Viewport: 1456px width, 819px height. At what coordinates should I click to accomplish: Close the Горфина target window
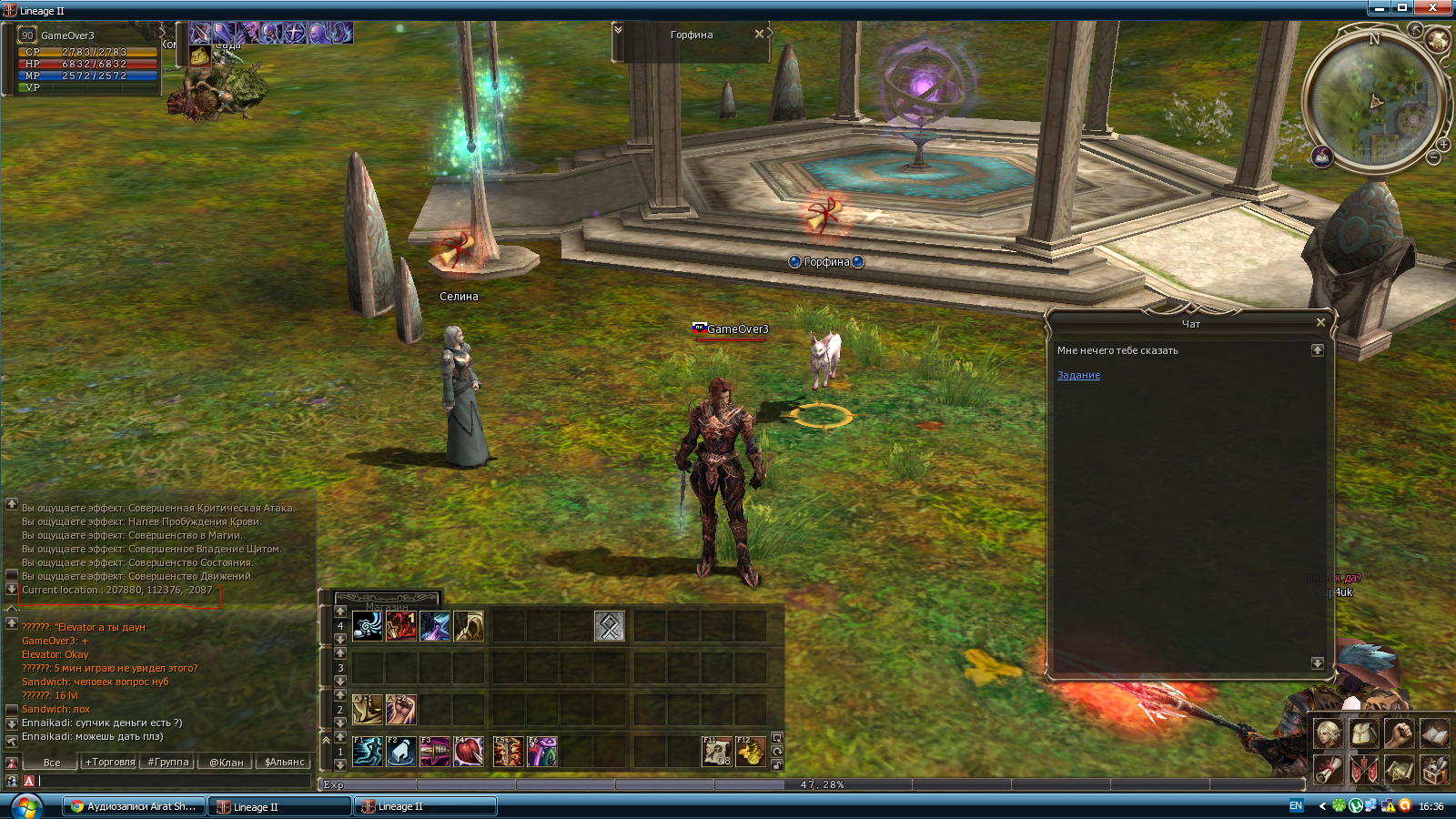[759, 34]
